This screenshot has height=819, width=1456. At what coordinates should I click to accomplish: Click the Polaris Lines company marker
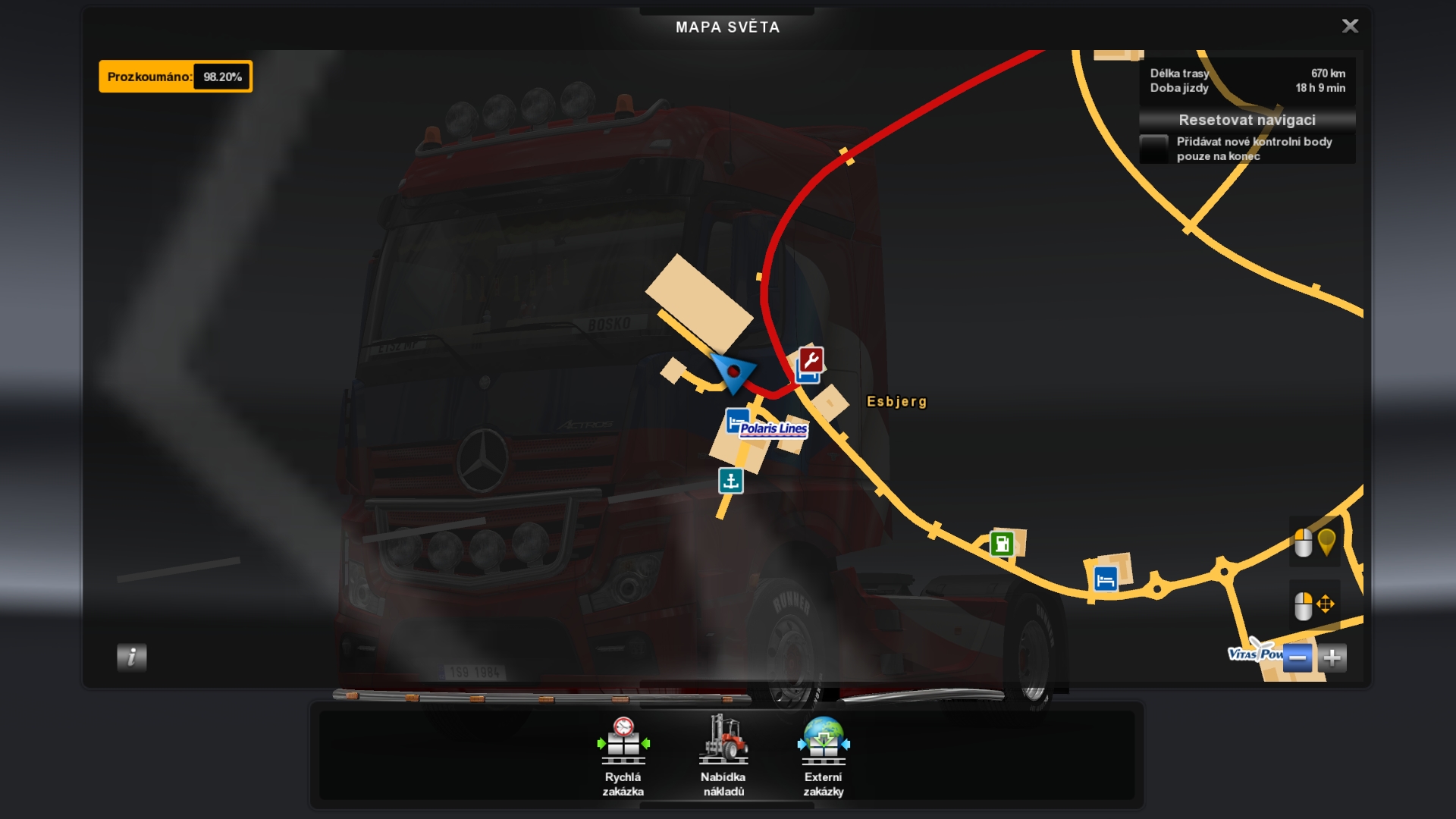pyautogui.click(x=773, y=429)
